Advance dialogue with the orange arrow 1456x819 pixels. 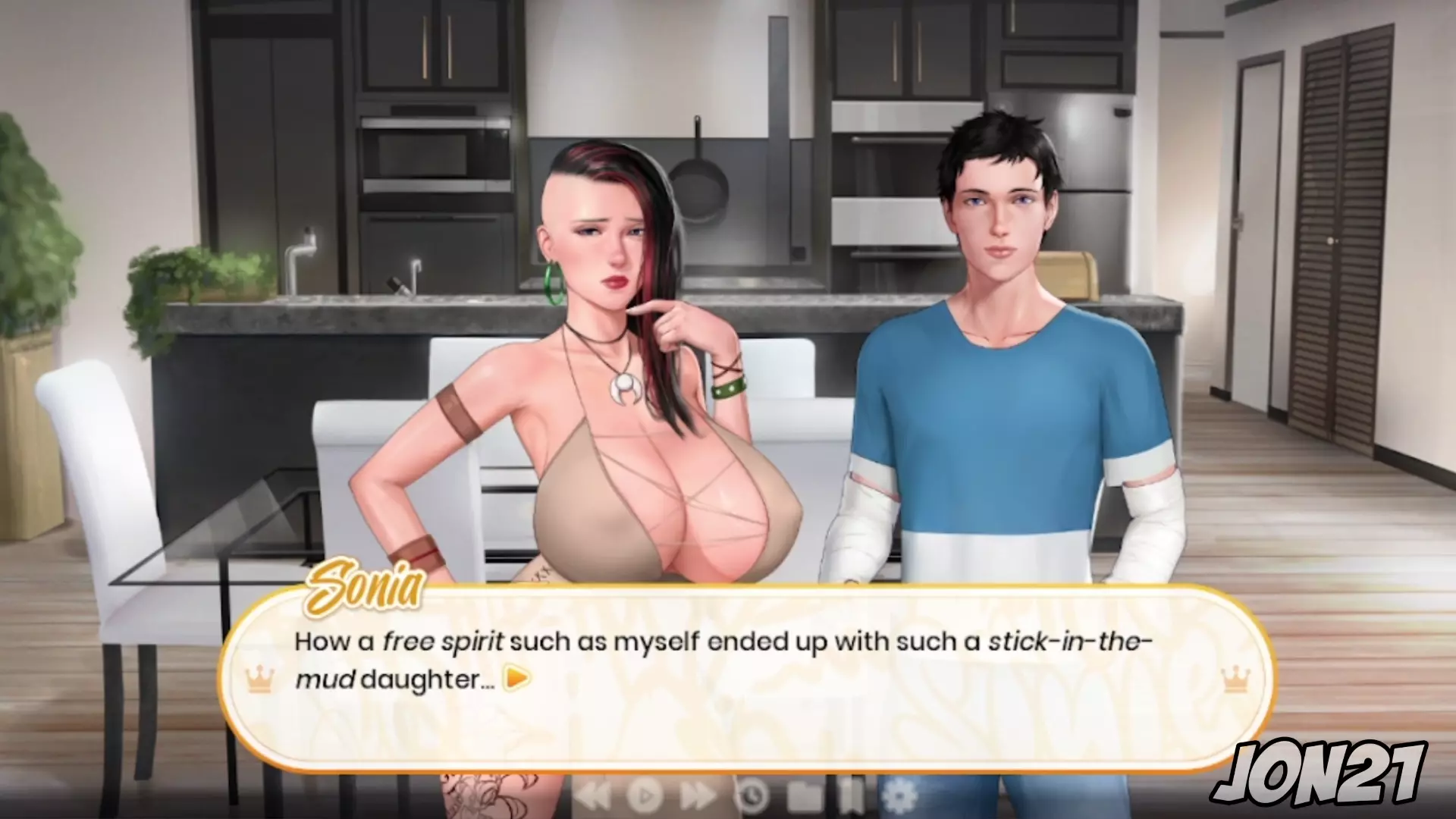pos(517,678)
